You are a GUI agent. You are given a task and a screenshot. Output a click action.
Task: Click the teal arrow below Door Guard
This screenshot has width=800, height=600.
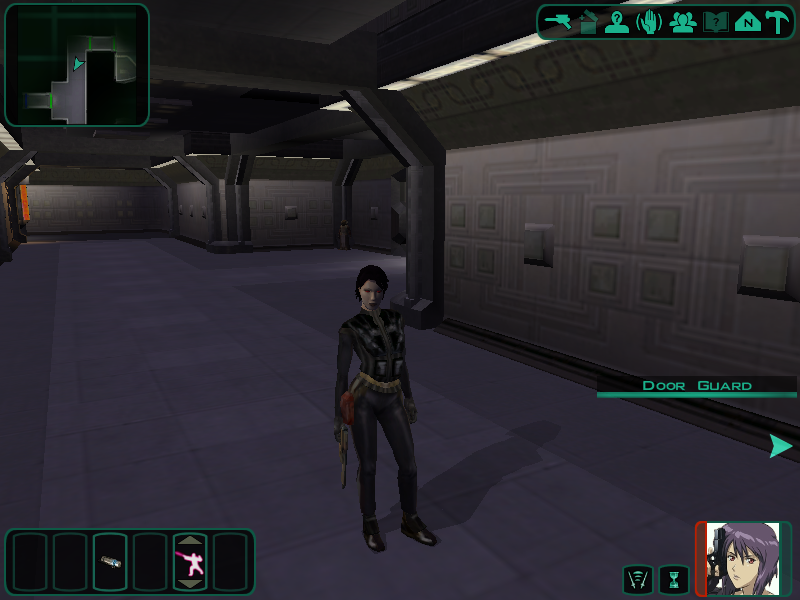point(780,446)
